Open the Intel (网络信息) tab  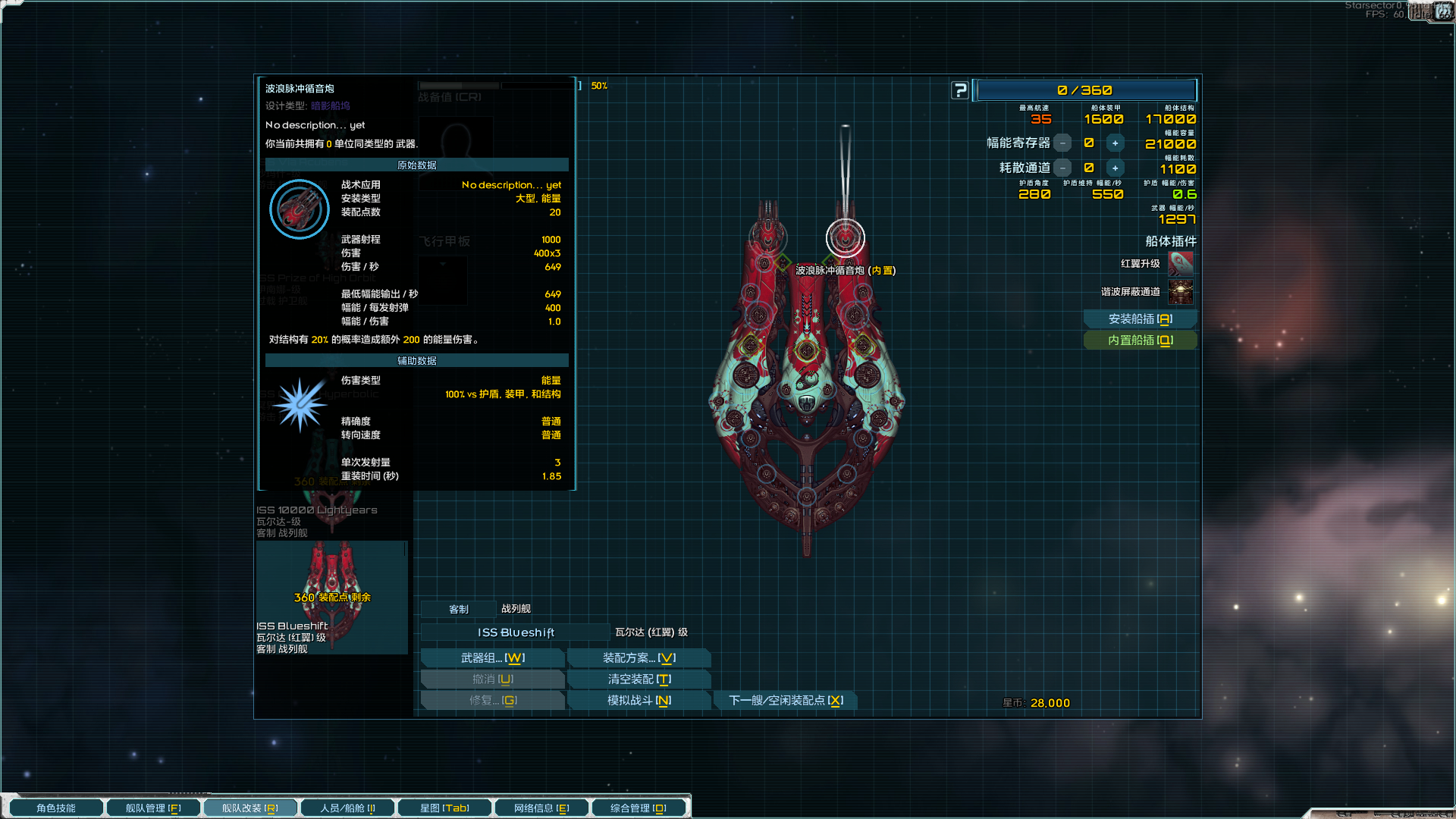(x=541, y=808)
